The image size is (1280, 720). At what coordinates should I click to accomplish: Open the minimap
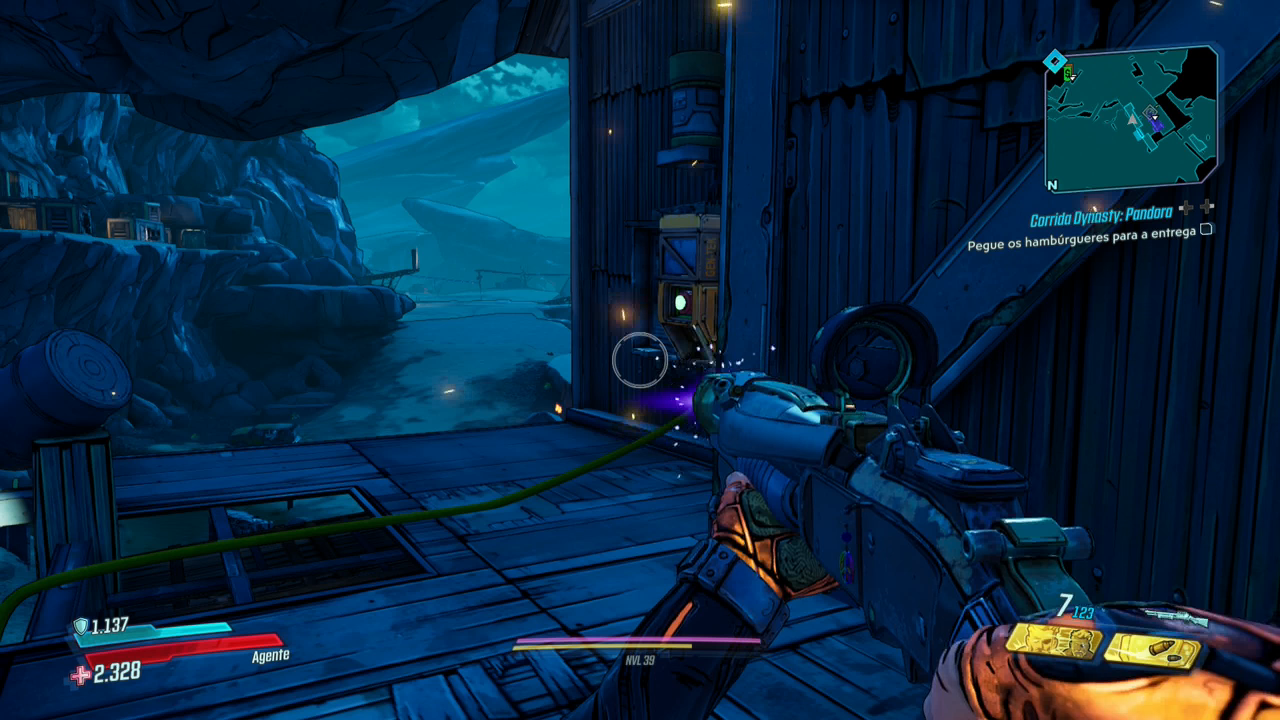(x=1131, y=118)
